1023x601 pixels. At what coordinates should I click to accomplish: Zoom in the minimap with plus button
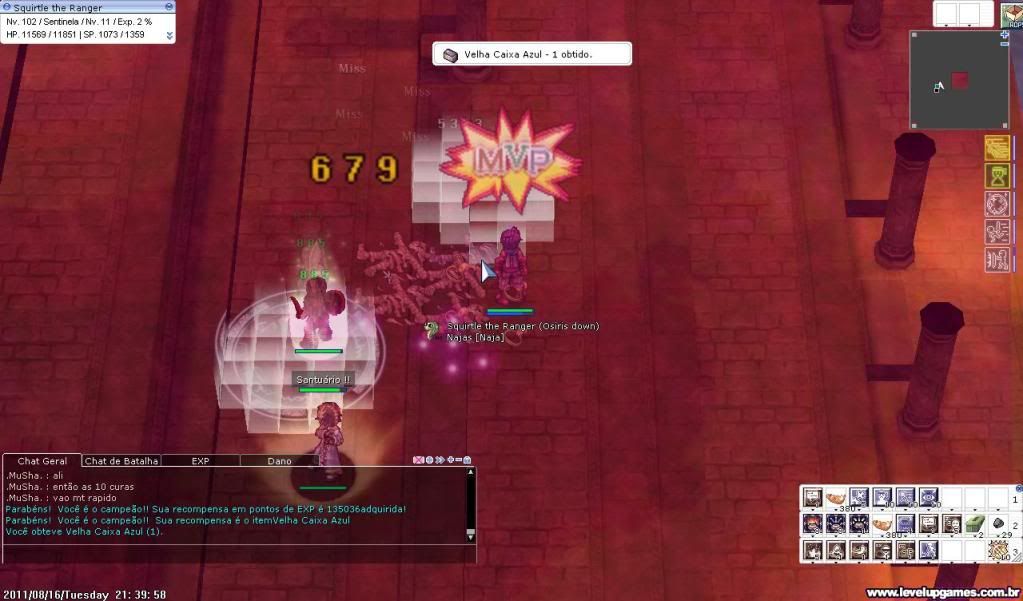(1004, 35)
